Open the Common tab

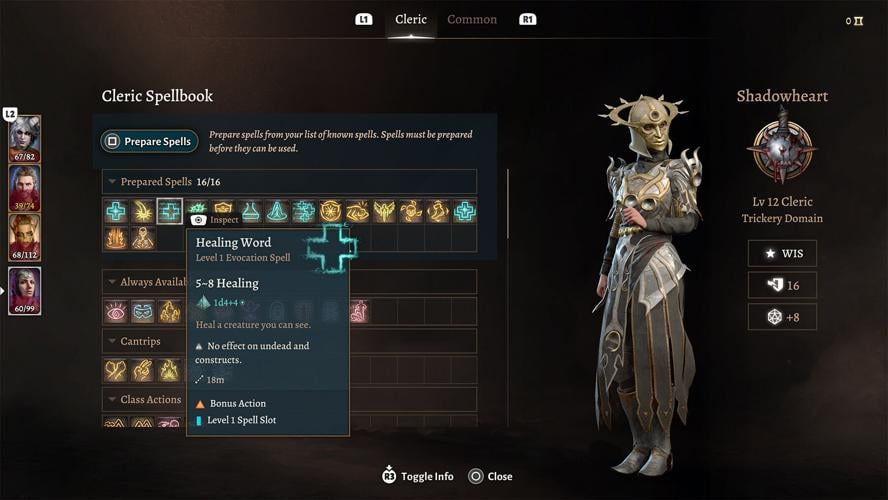pos(472,20)
